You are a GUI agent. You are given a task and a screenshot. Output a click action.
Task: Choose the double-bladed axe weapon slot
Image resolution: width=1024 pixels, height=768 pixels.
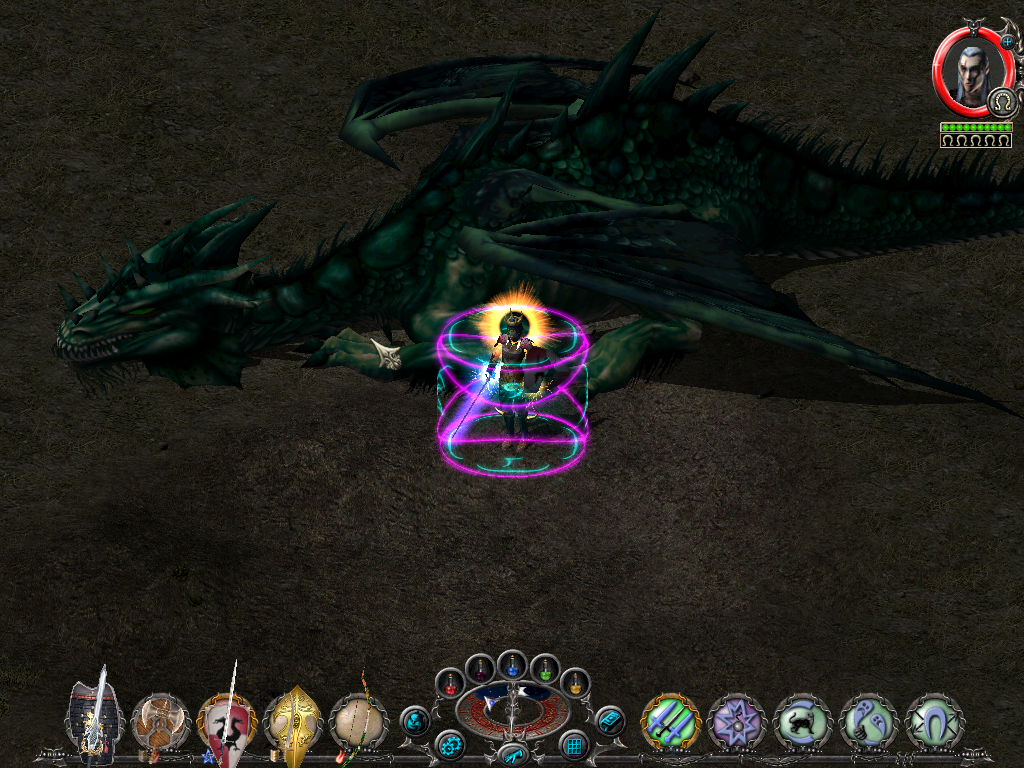(160, 720)
